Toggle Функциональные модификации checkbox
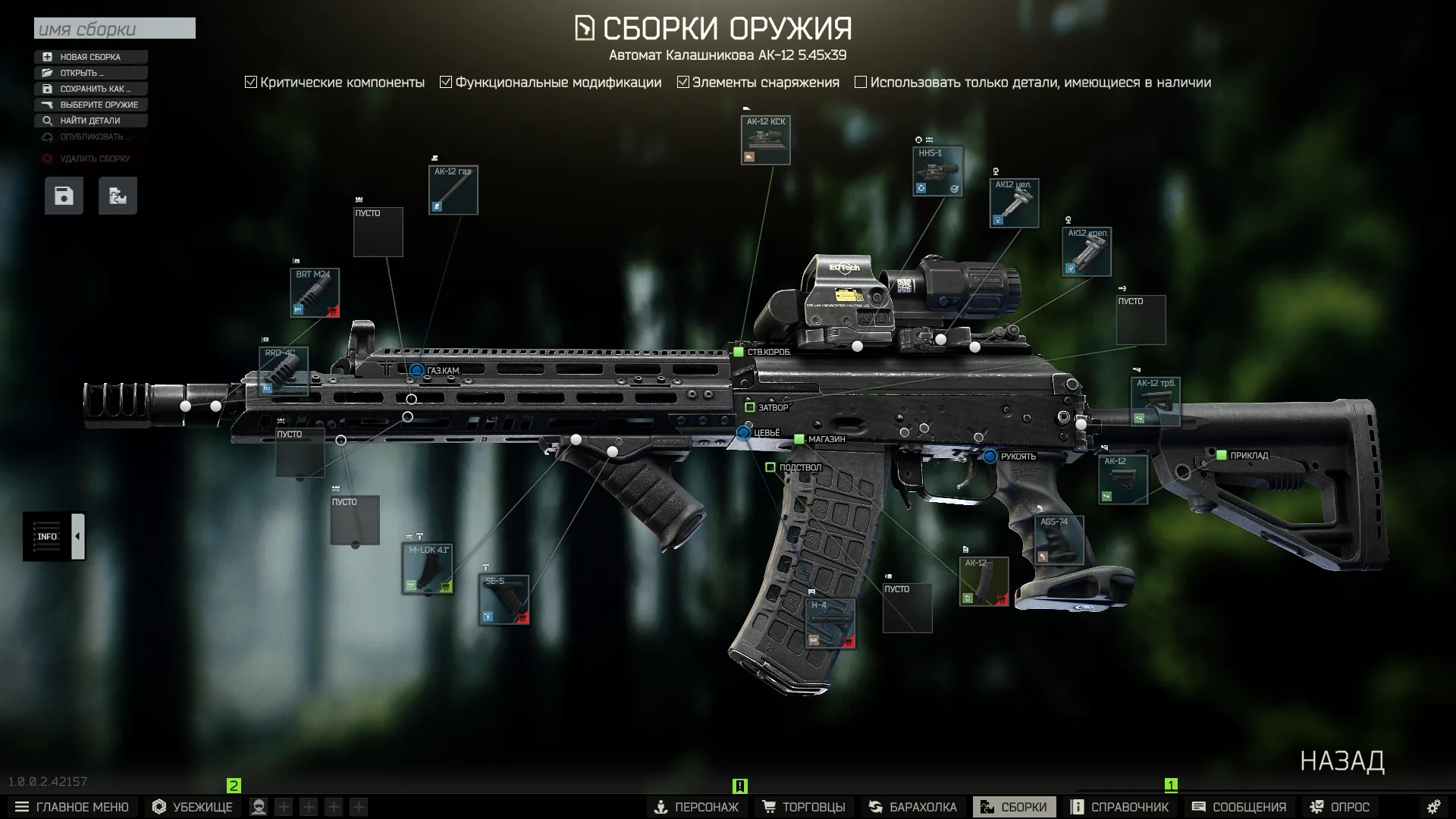This screenshot has height=819, width=1456. (x=446, y=82)
